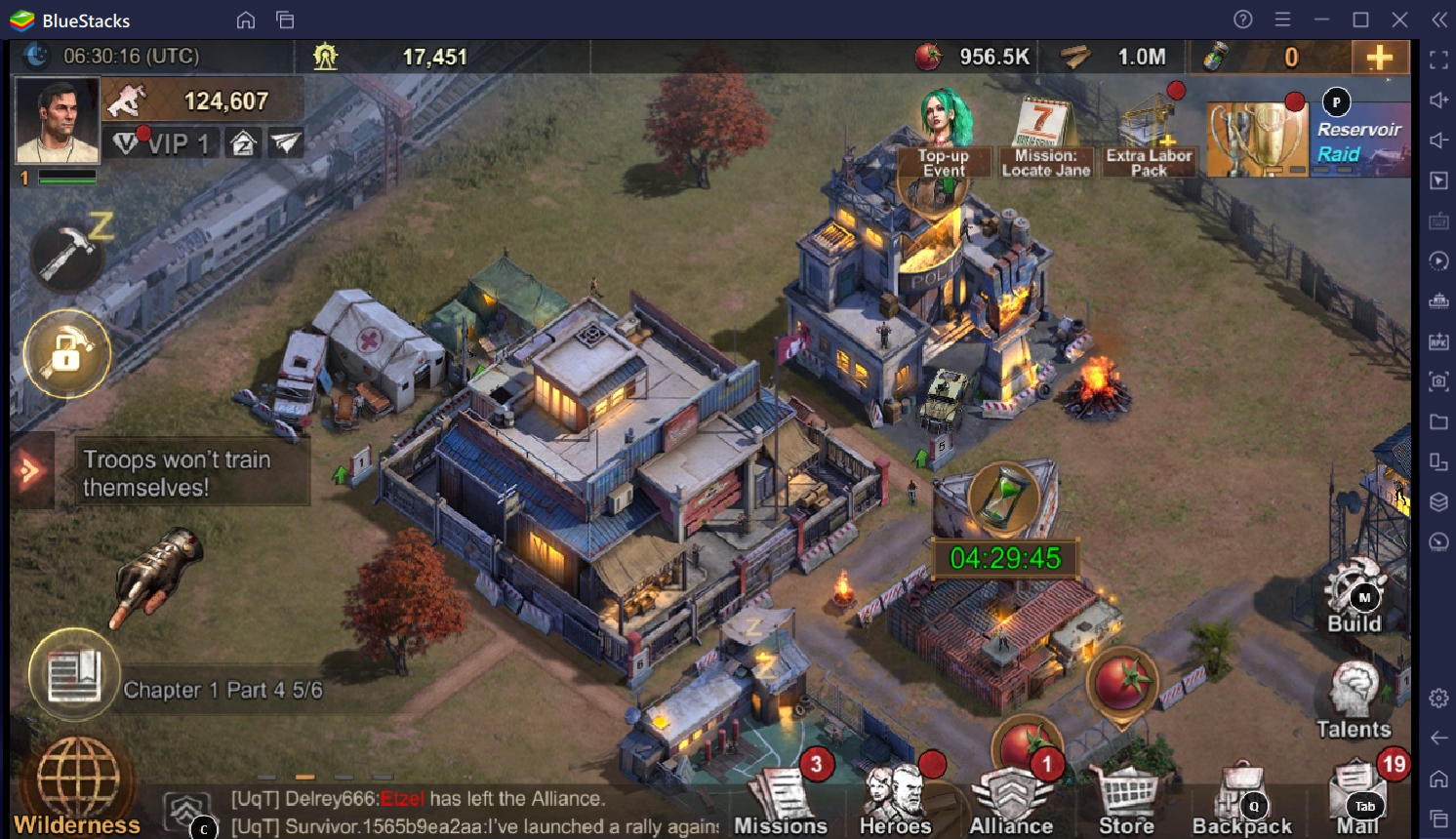This screenshot has height=839, width=1456.
Task: Click the plus button to add currency
Action: 1379,58
